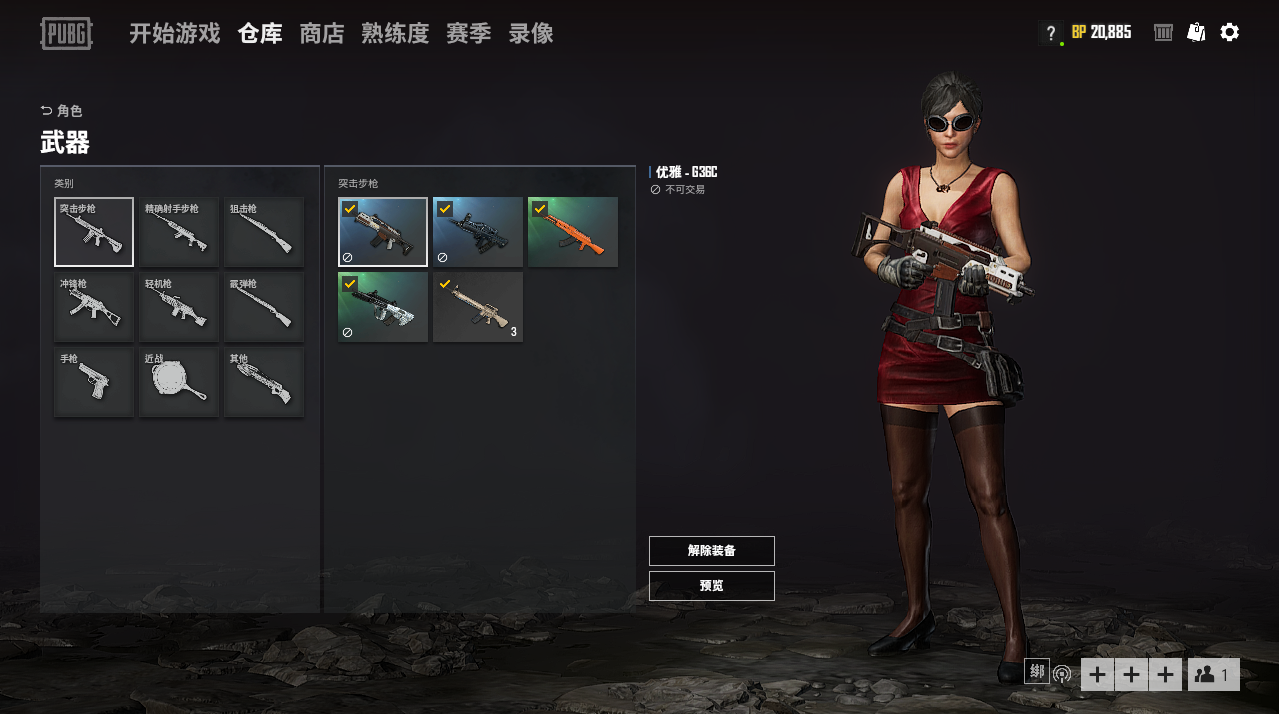Open the 熟练度 mastery tab
The image size is (1279, 714).
coord(395,34)
